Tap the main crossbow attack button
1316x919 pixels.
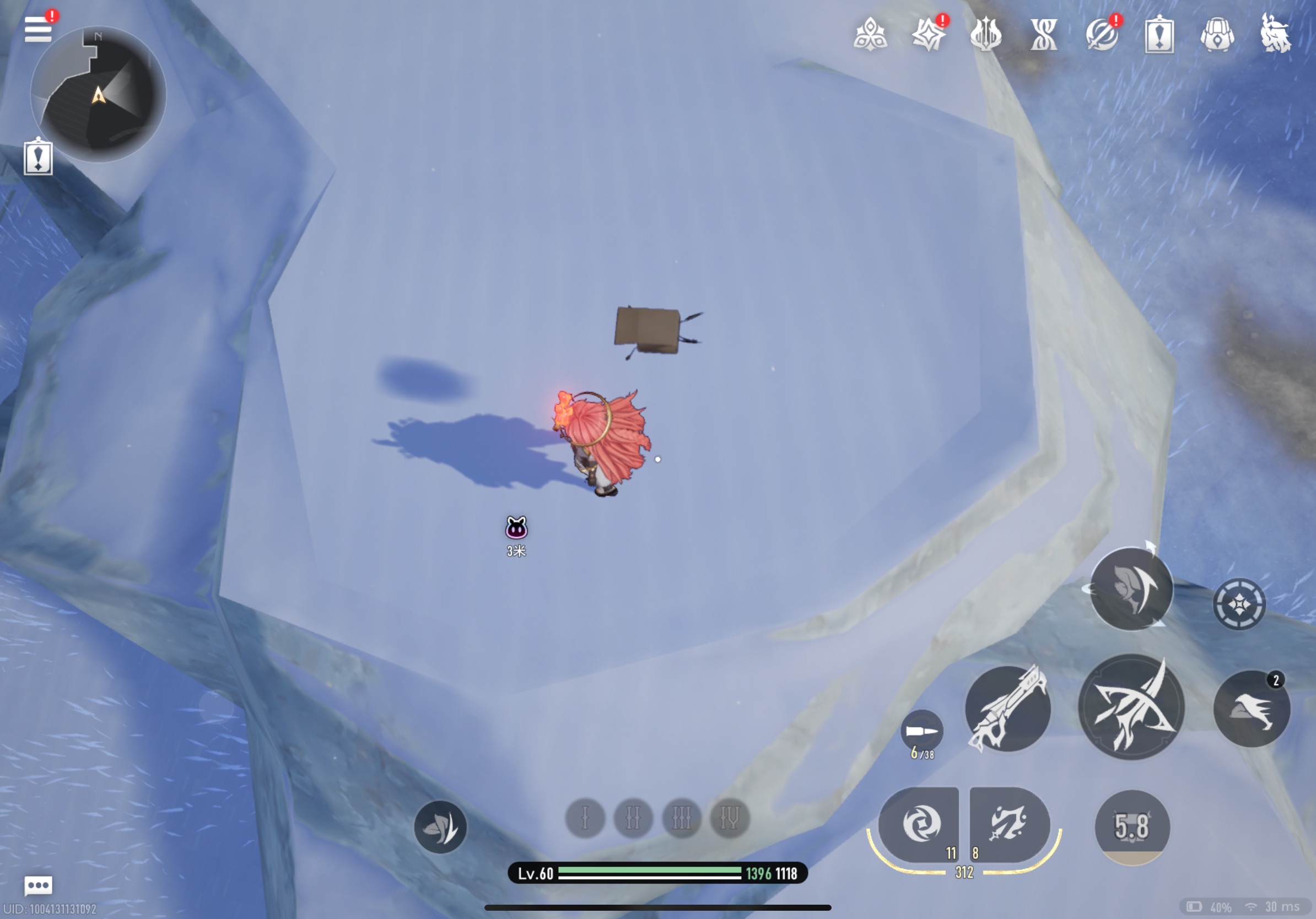click(x=1131, y=707)
